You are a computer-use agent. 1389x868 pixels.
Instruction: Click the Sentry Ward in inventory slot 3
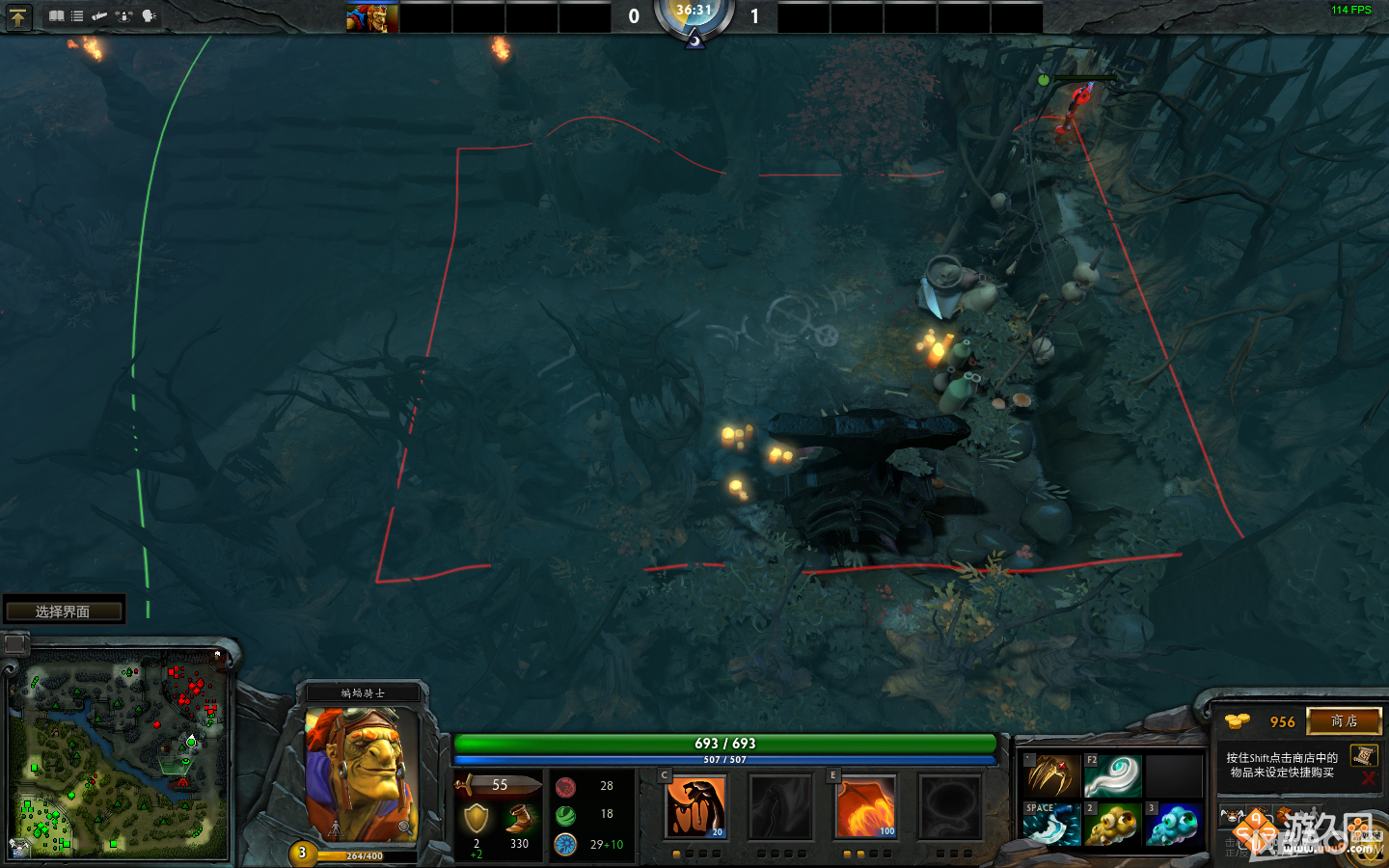(1172, 825)
